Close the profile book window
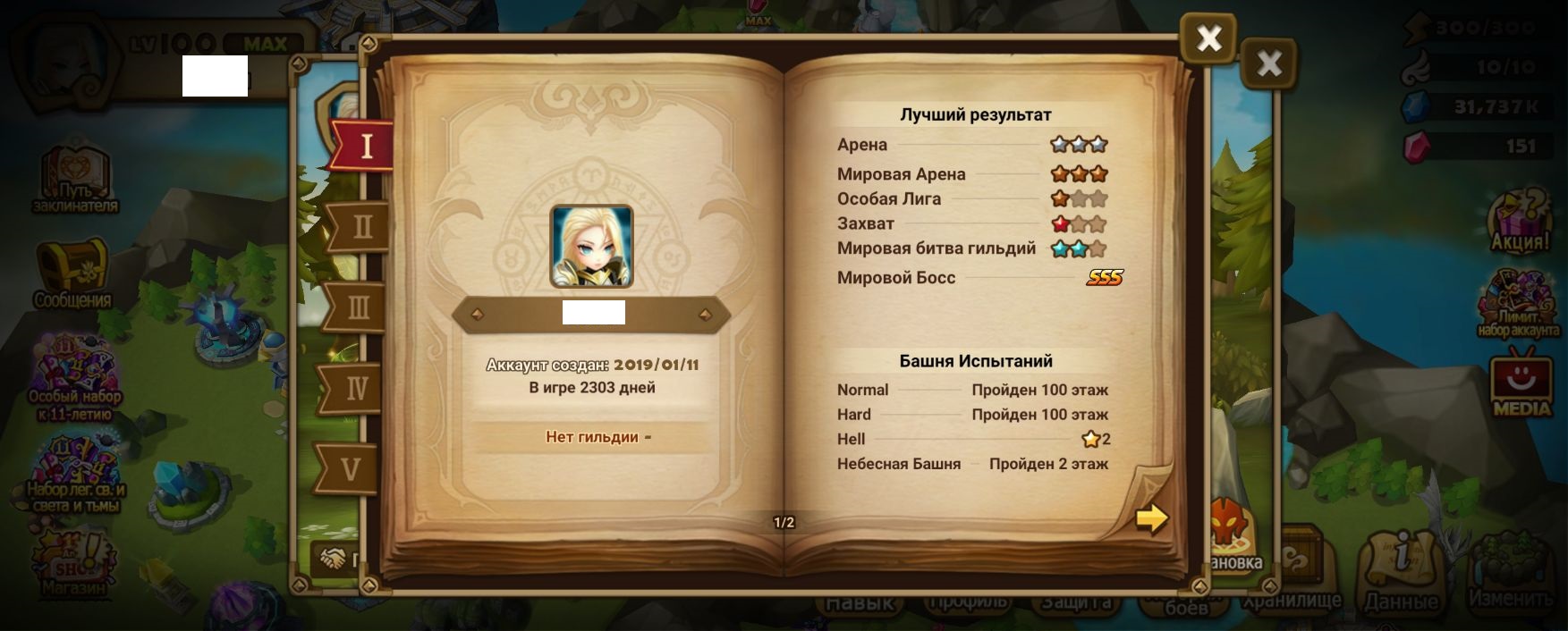 click(1208, 38)
